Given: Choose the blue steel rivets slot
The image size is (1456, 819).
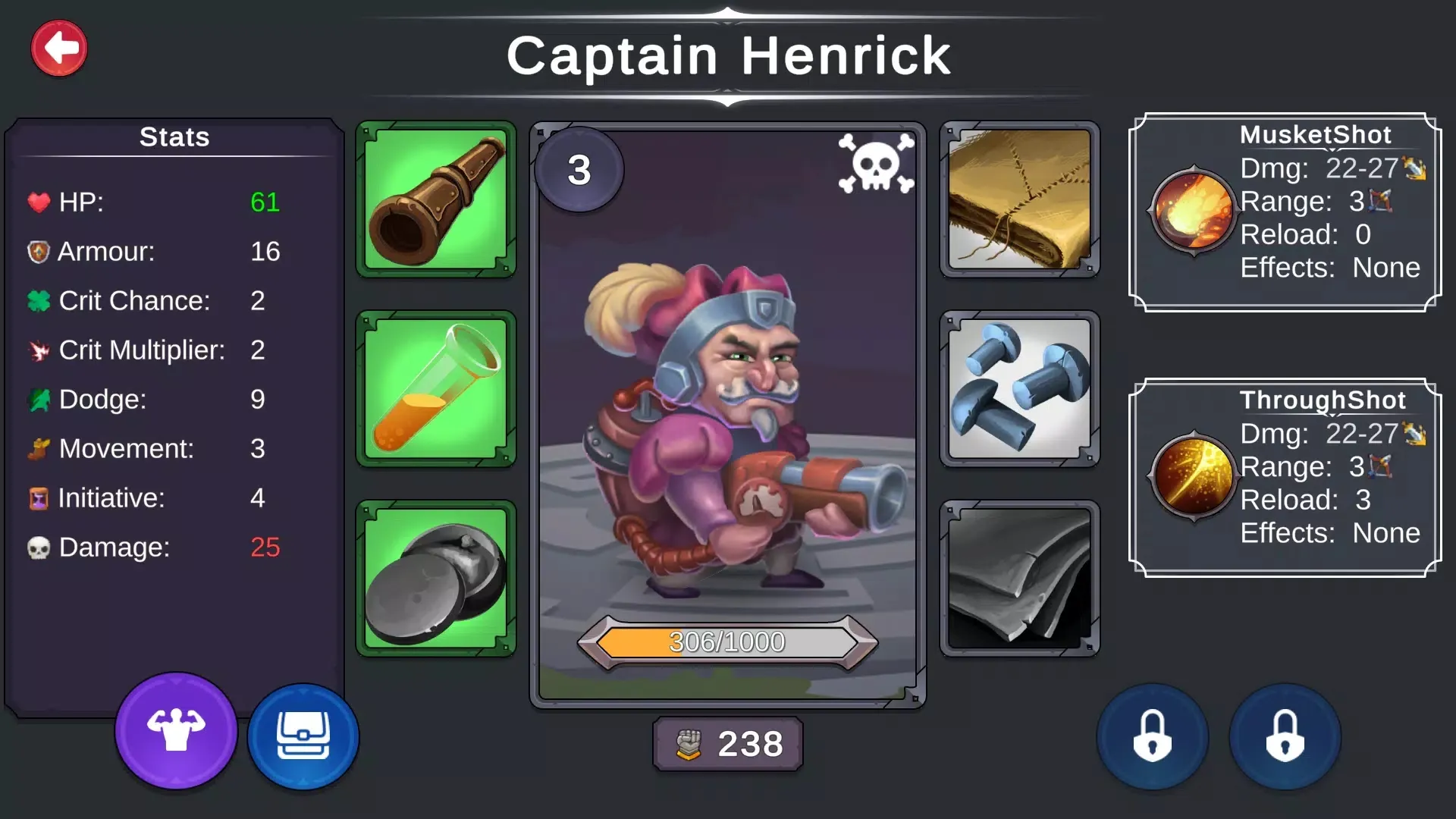Looking at the screenshot, I should (x=1020, y=389).
